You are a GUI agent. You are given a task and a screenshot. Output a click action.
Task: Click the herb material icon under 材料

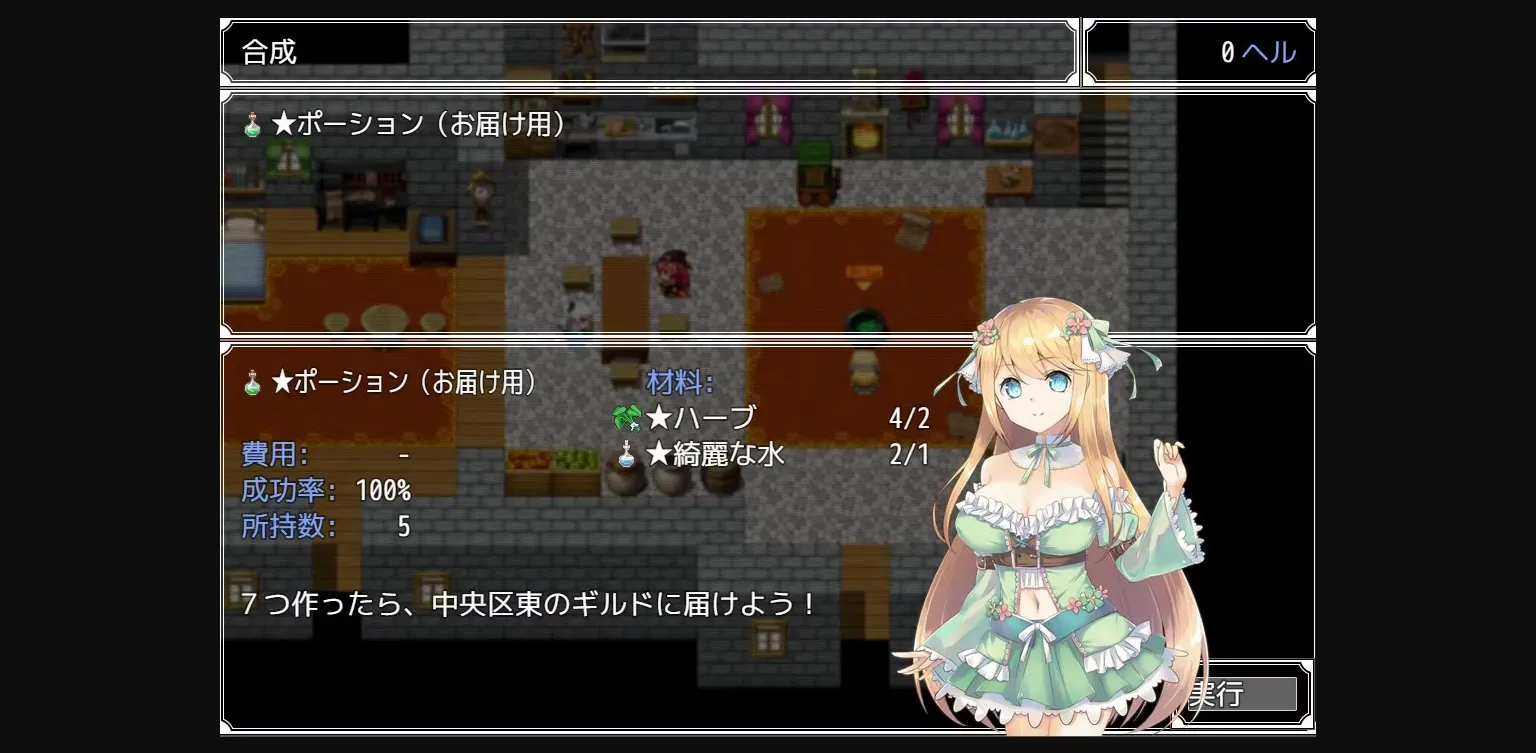(626, 418)
